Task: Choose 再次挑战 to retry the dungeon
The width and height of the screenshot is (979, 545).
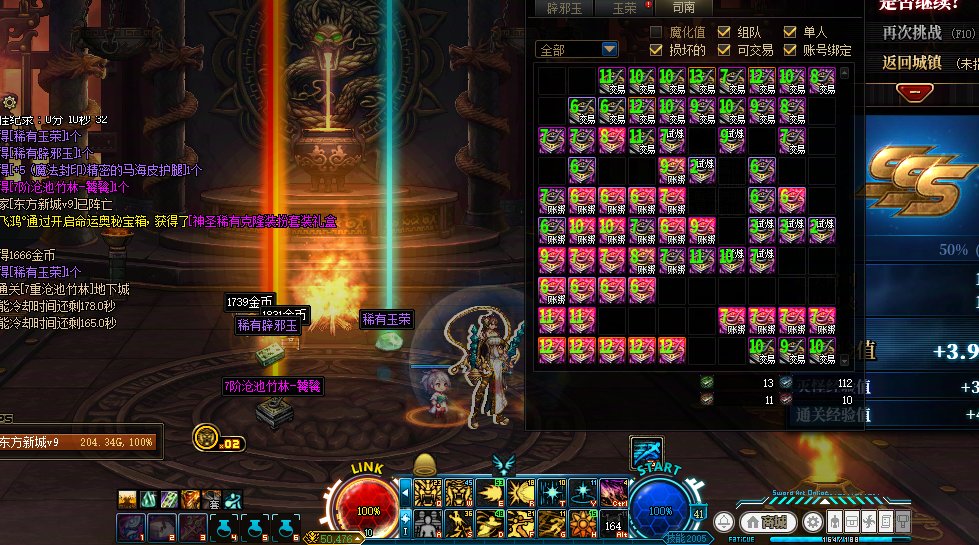Action: [x=912, y=32]
